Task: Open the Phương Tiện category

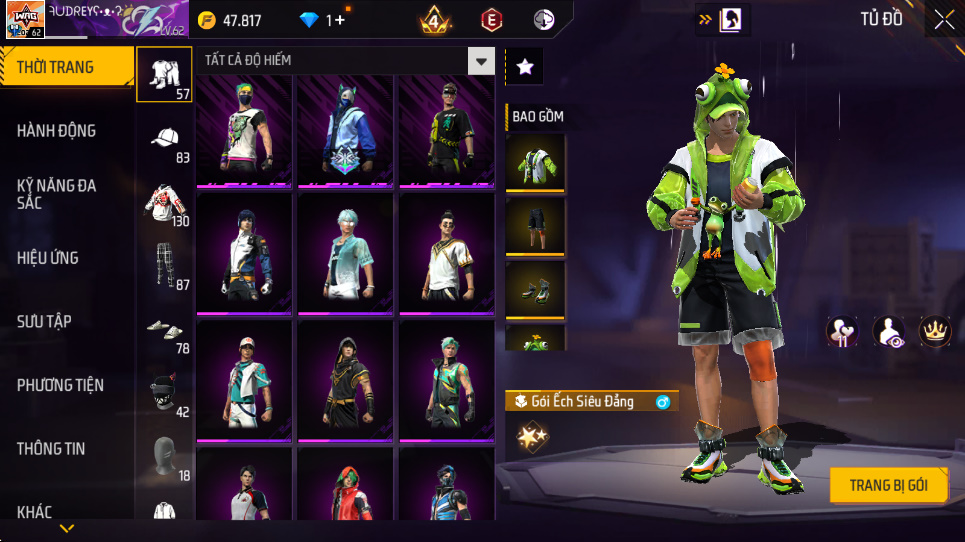Action: [x=60, y=385]
